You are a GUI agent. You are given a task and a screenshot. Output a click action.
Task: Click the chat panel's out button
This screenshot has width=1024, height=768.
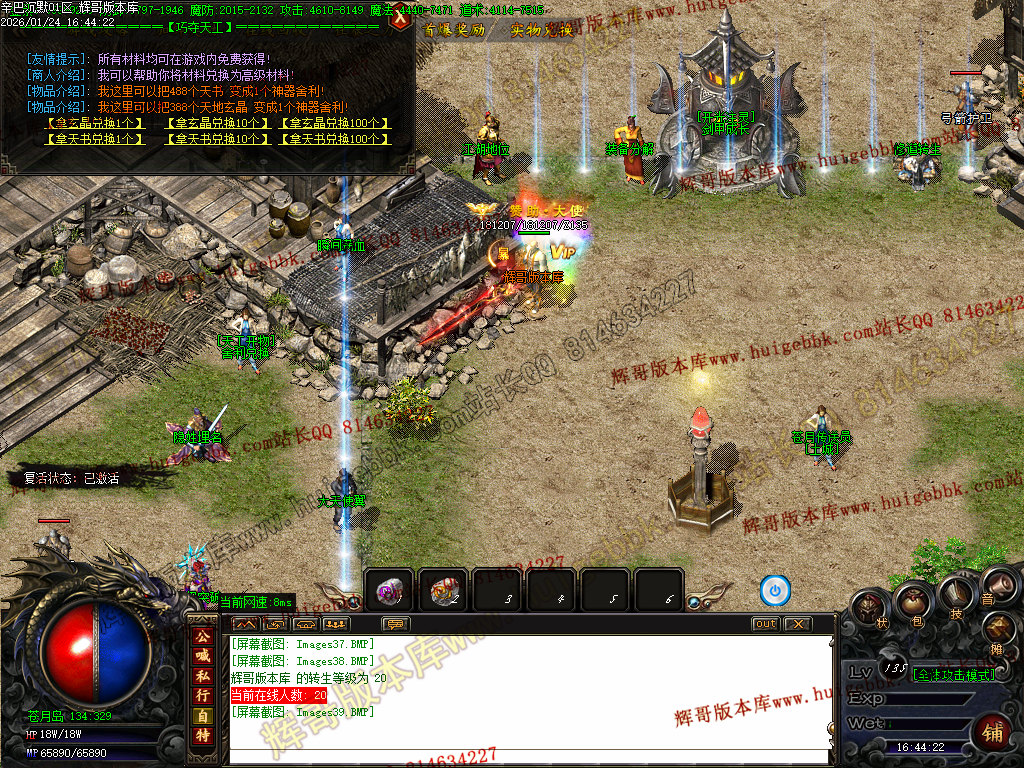(x=765, y=624)
